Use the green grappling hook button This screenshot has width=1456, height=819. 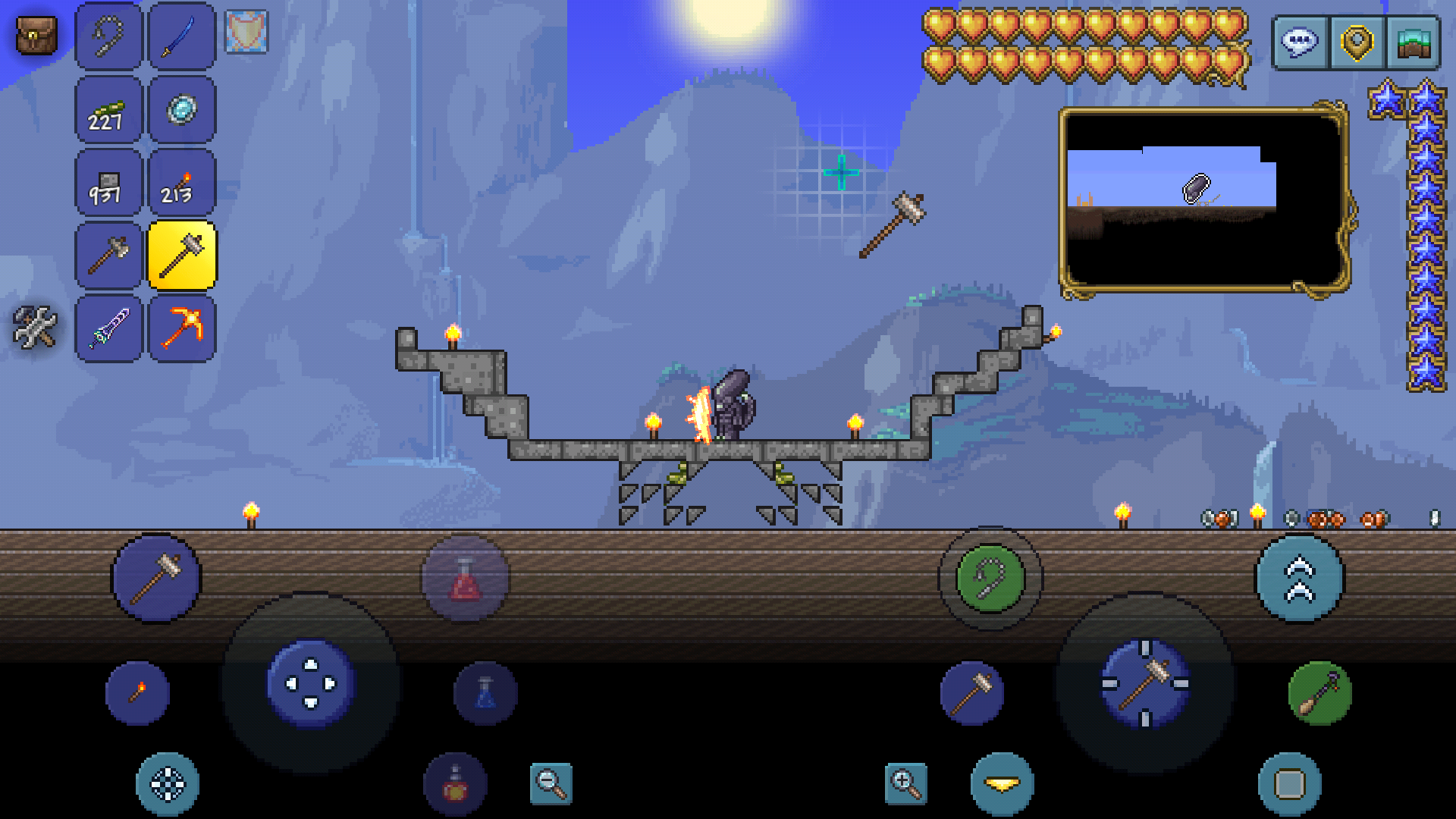pyautogui.click(x=990, y=579)
